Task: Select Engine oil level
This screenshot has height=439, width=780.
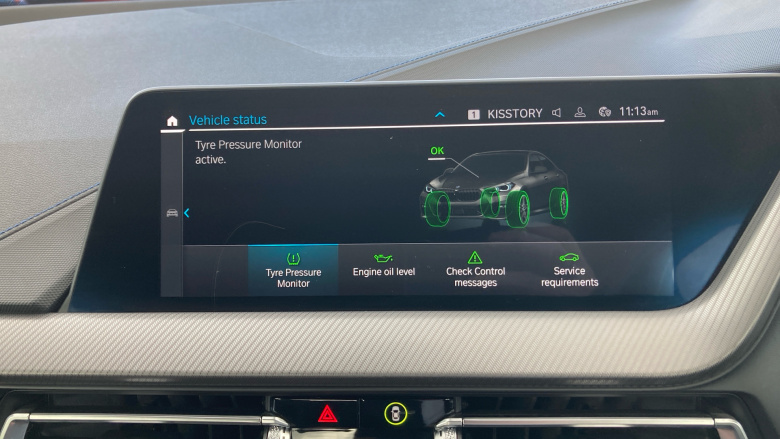Action: click(x=384, y=267)
